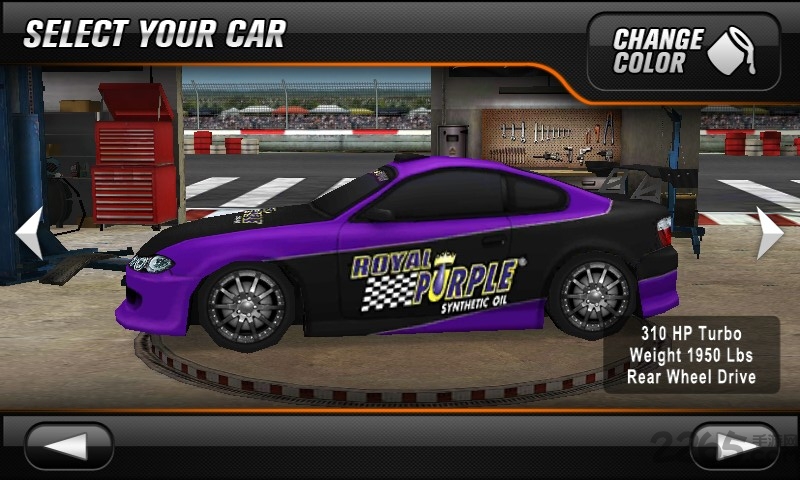Continue forward using bottom-right arrow button

(x=733, y=447)
